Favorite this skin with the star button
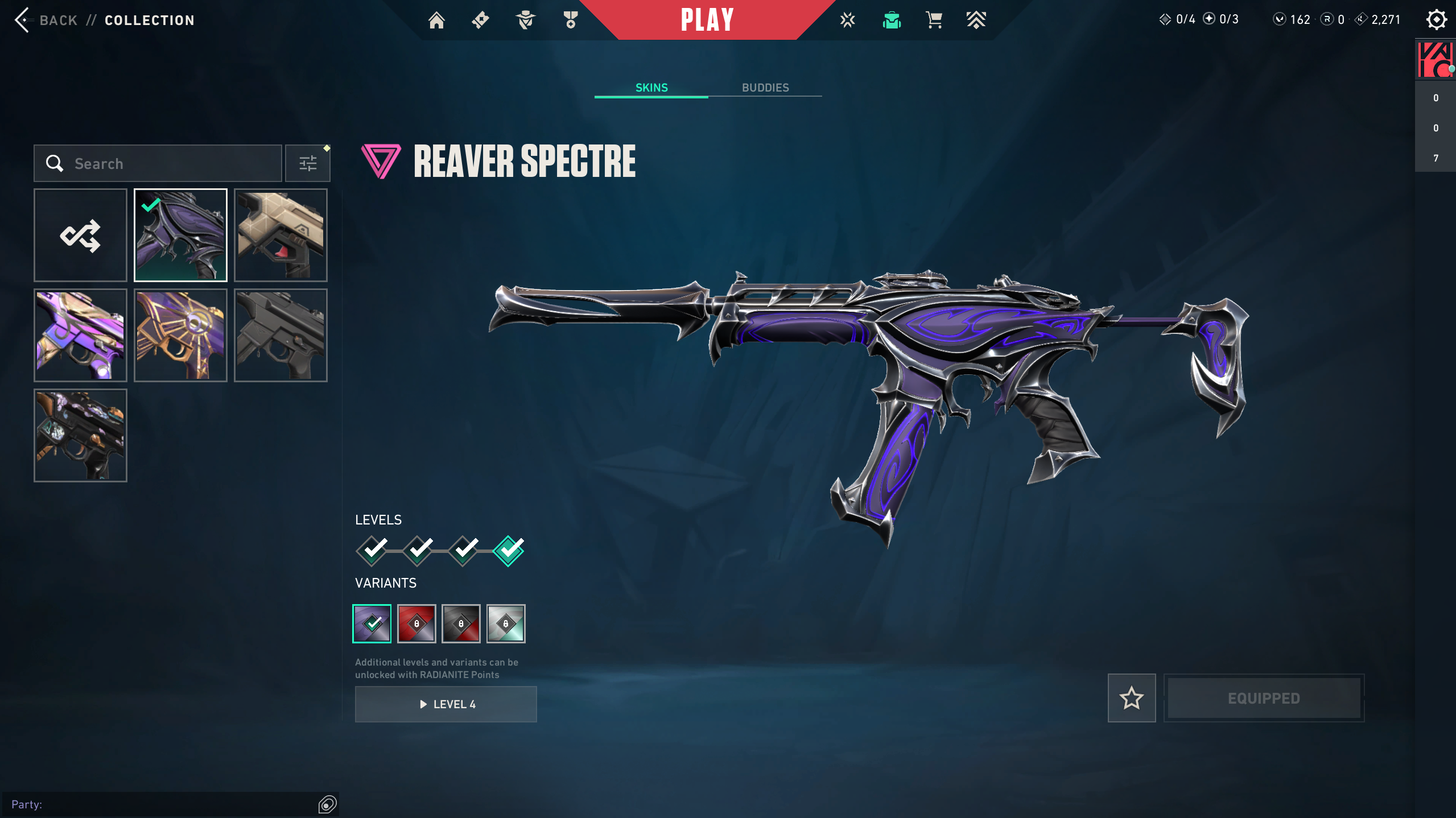This screenshot has height=818, width=1456. [1131, 699]
